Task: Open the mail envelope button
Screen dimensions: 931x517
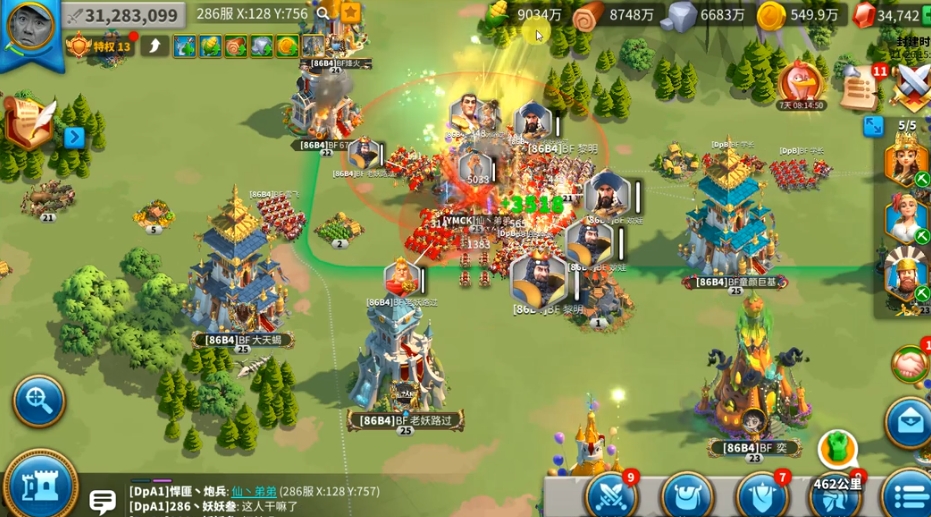Action: [910, 422]
